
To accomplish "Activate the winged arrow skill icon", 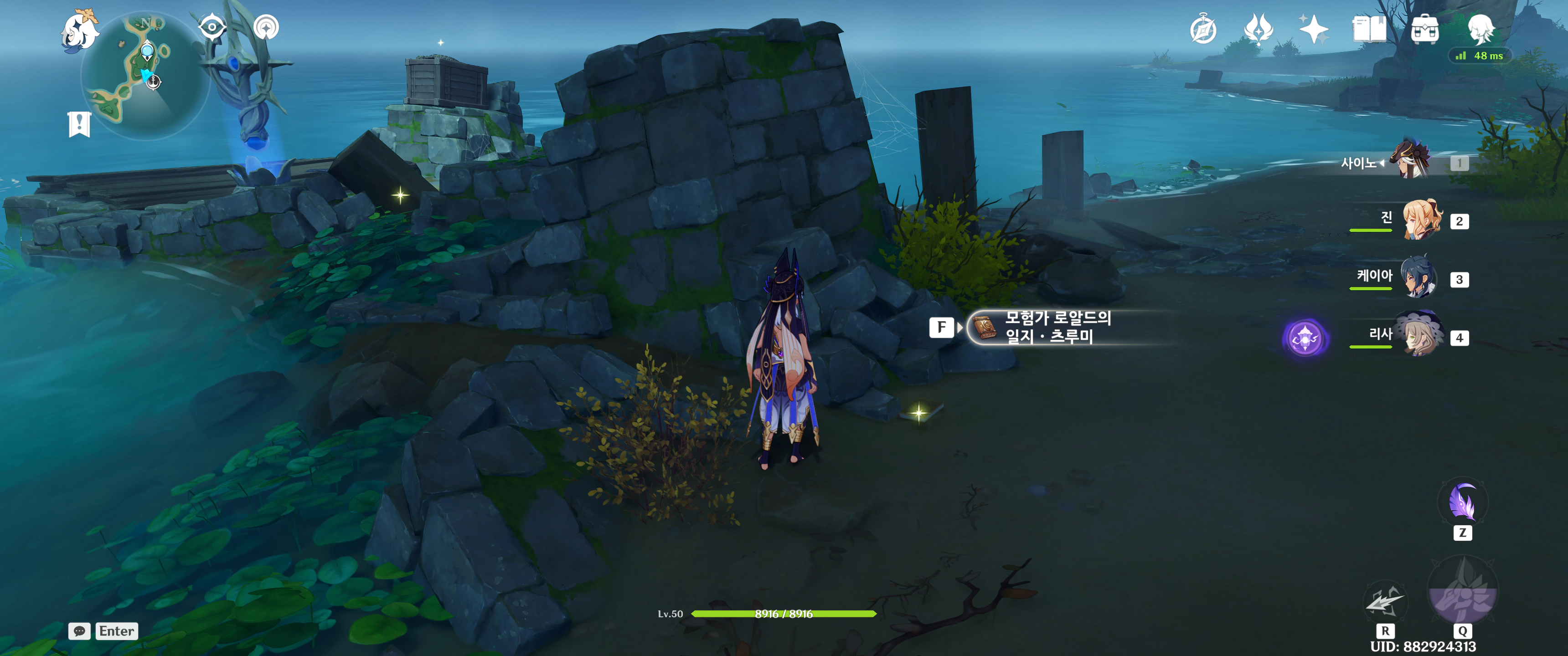I will pos(1384,602).
